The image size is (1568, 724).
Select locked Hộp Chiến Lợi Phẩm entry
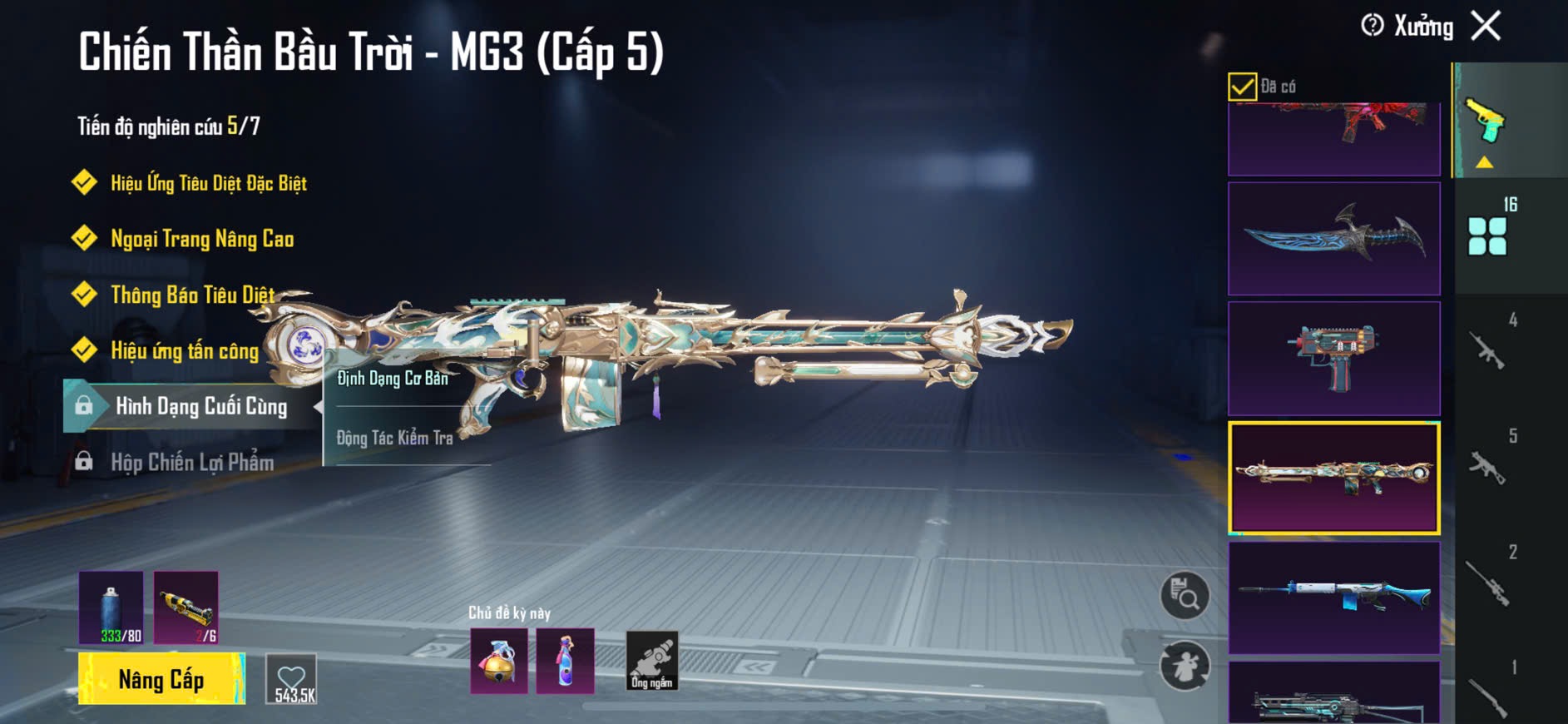tap(192, 462)
